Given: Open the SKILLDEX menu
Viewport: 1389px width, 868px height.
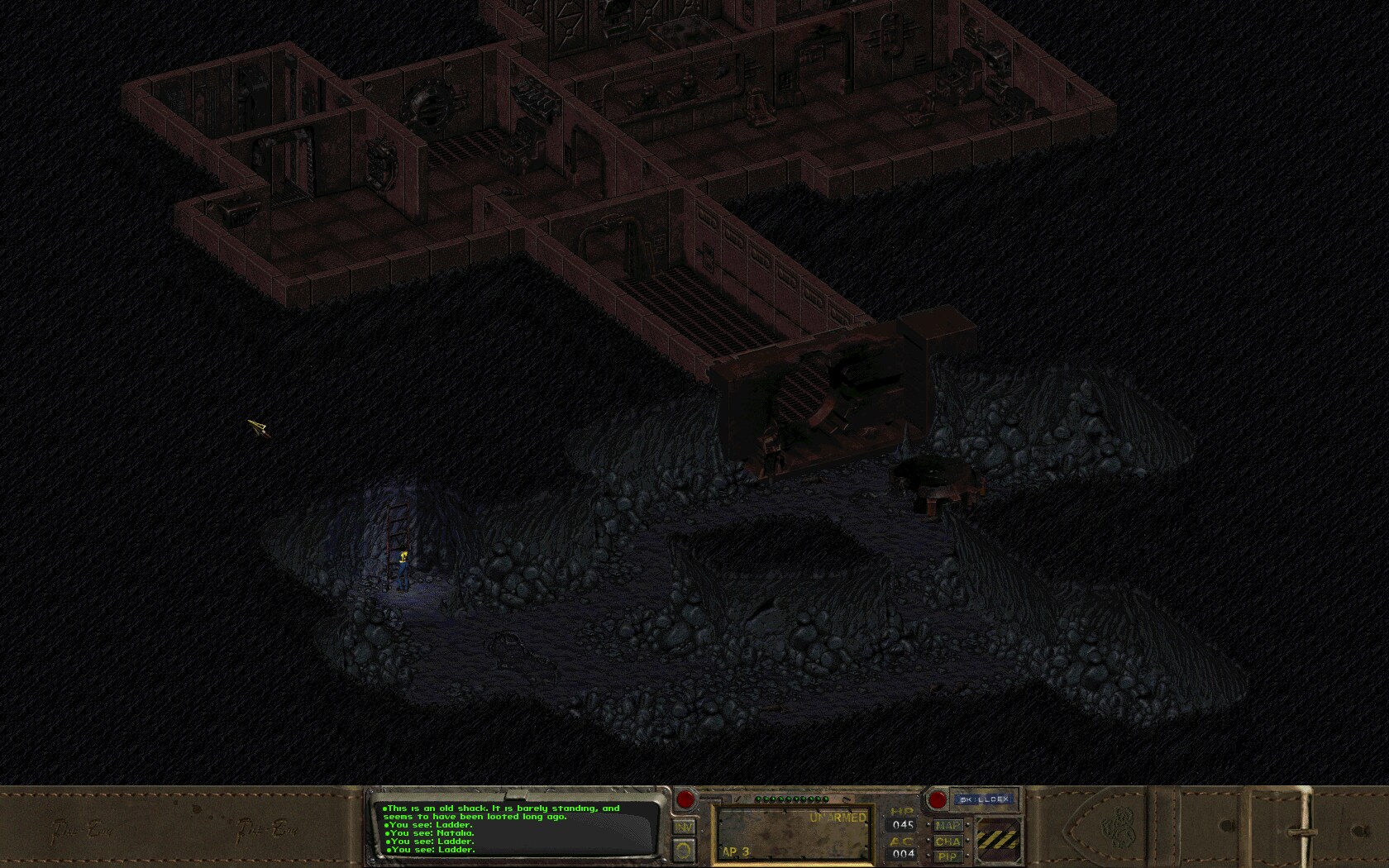Looking at the screenshot, I should pyautogui.click(x=986, y=798).
